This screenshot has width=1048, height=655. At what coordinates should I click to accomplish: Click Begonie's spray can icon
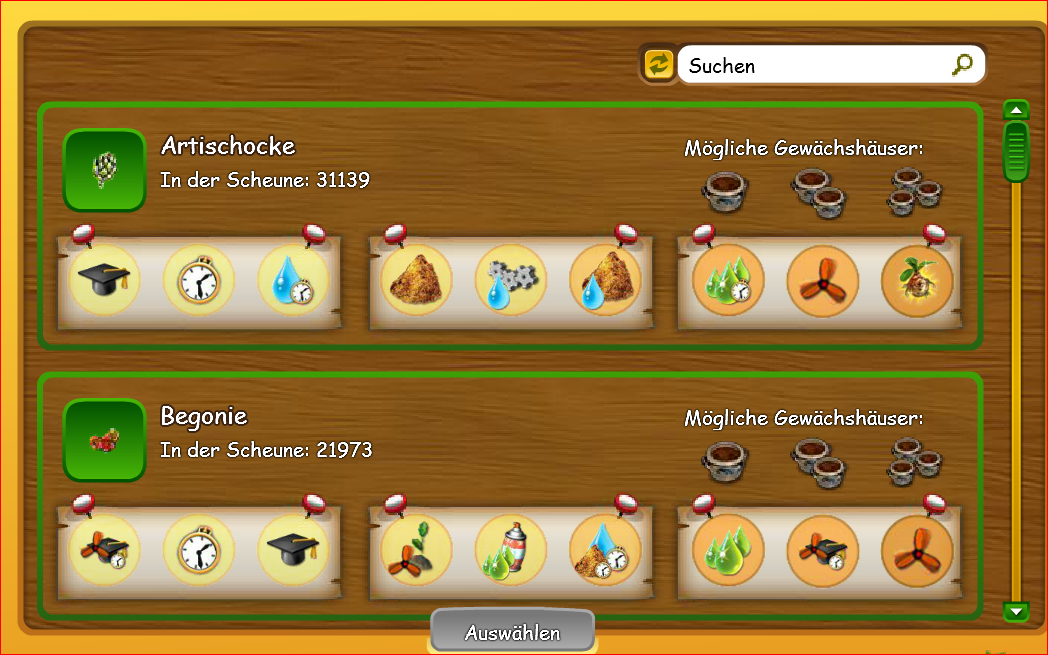(511, 550)
